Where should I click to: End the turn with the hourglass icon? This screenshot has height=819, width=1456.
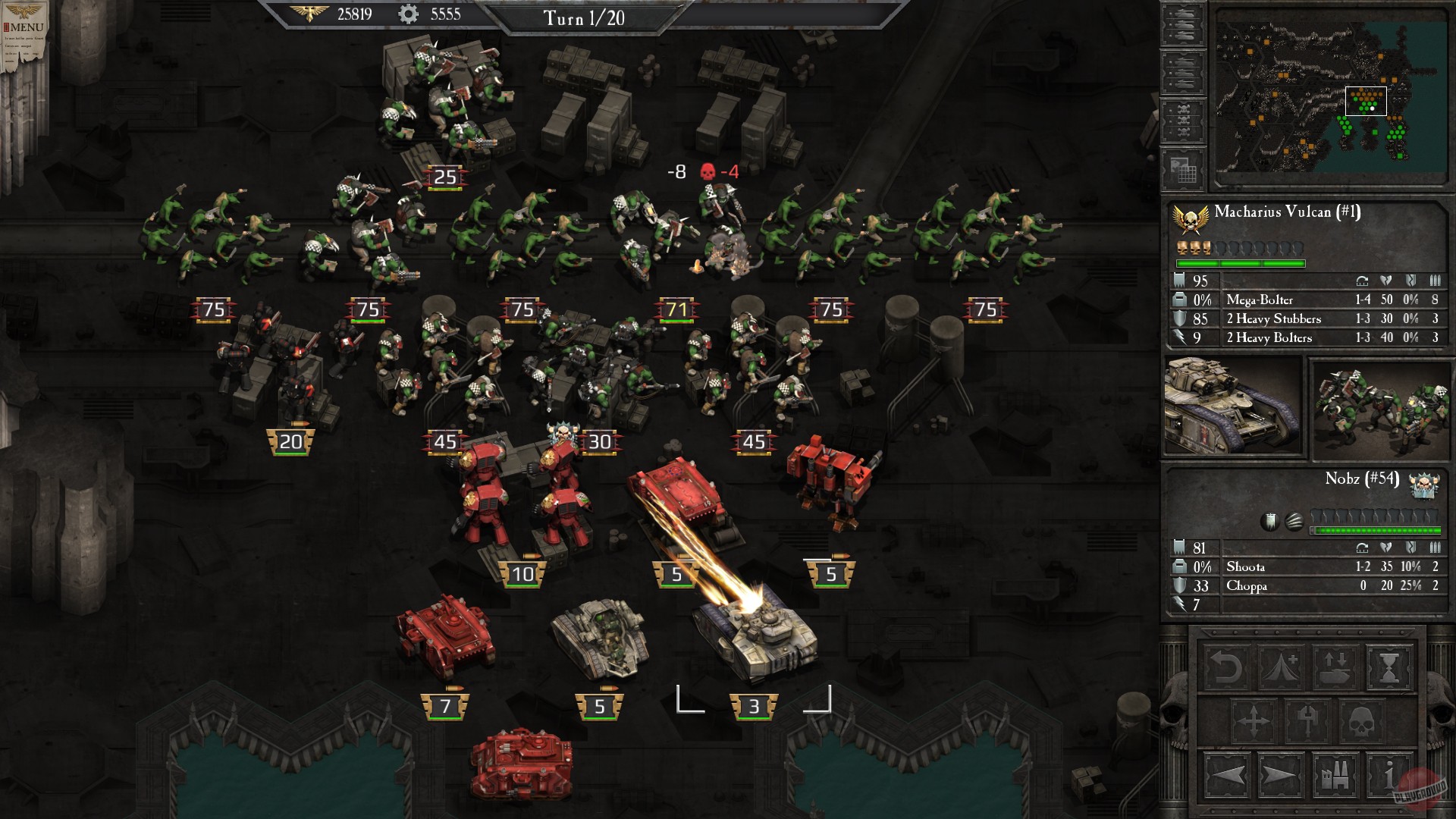1389,667
